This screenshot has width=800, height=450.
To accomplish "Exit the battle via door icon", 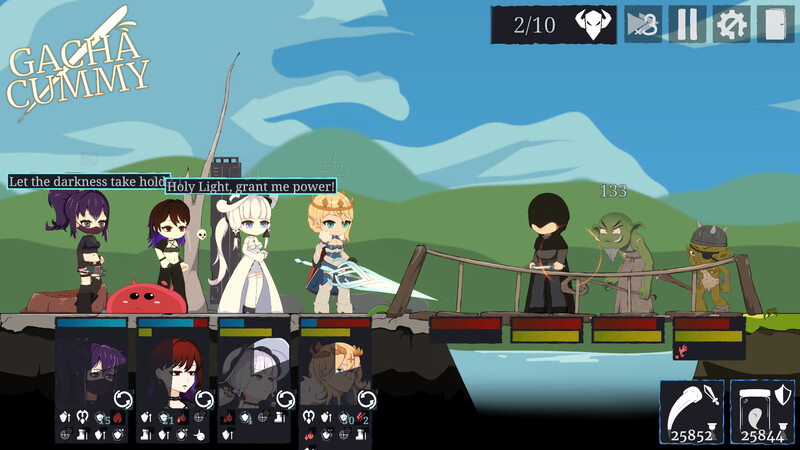I will [775, 24].
